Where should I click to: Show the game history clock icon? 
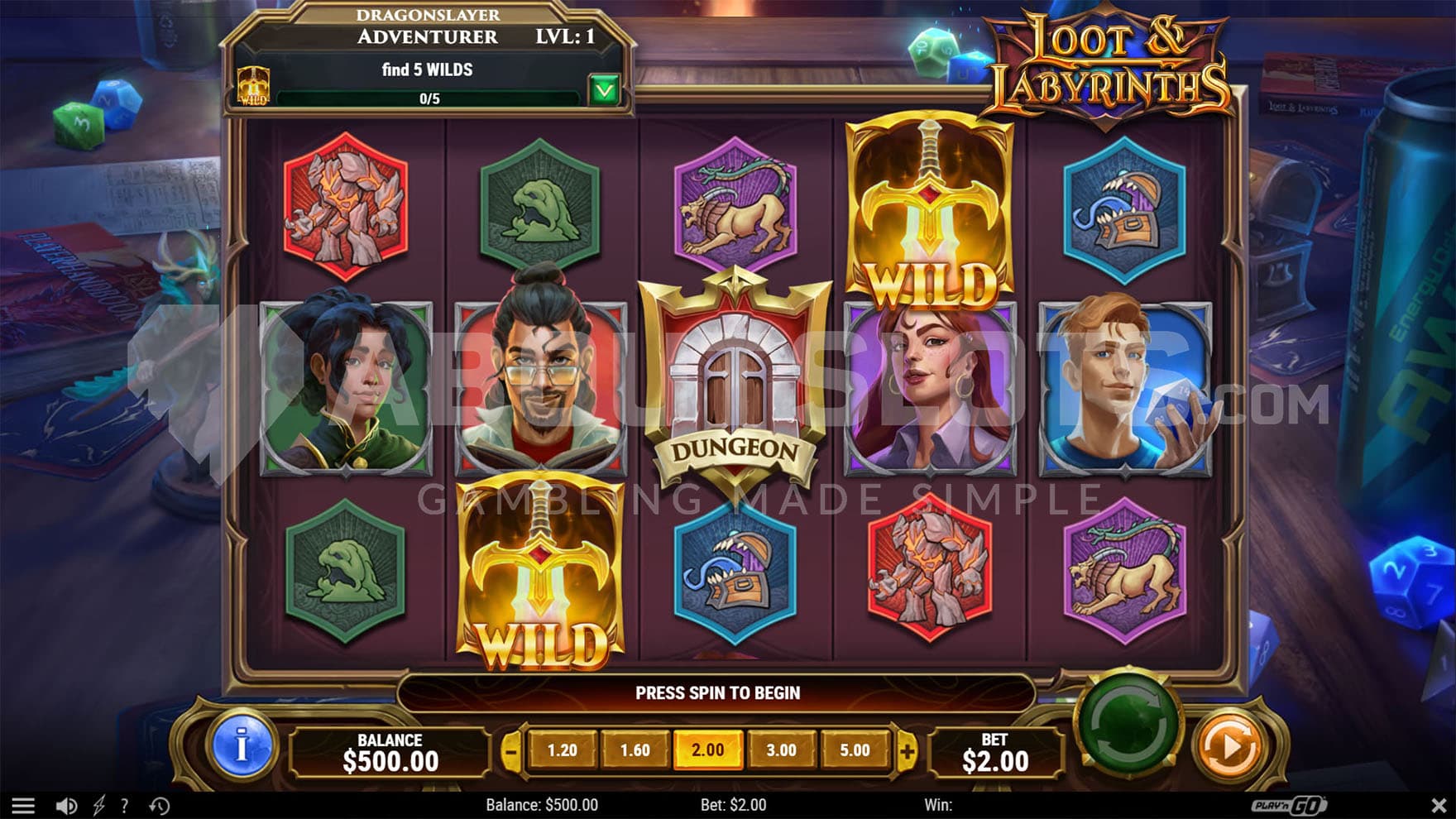(x=160, y=805)
